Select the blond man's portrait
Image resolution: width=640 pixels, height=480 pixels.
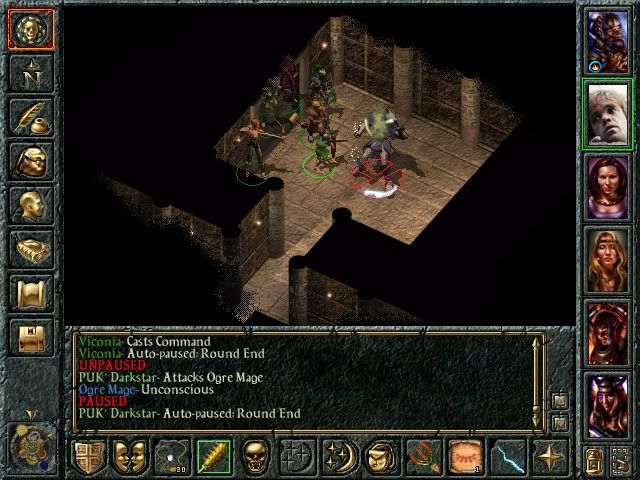point(606,113)
